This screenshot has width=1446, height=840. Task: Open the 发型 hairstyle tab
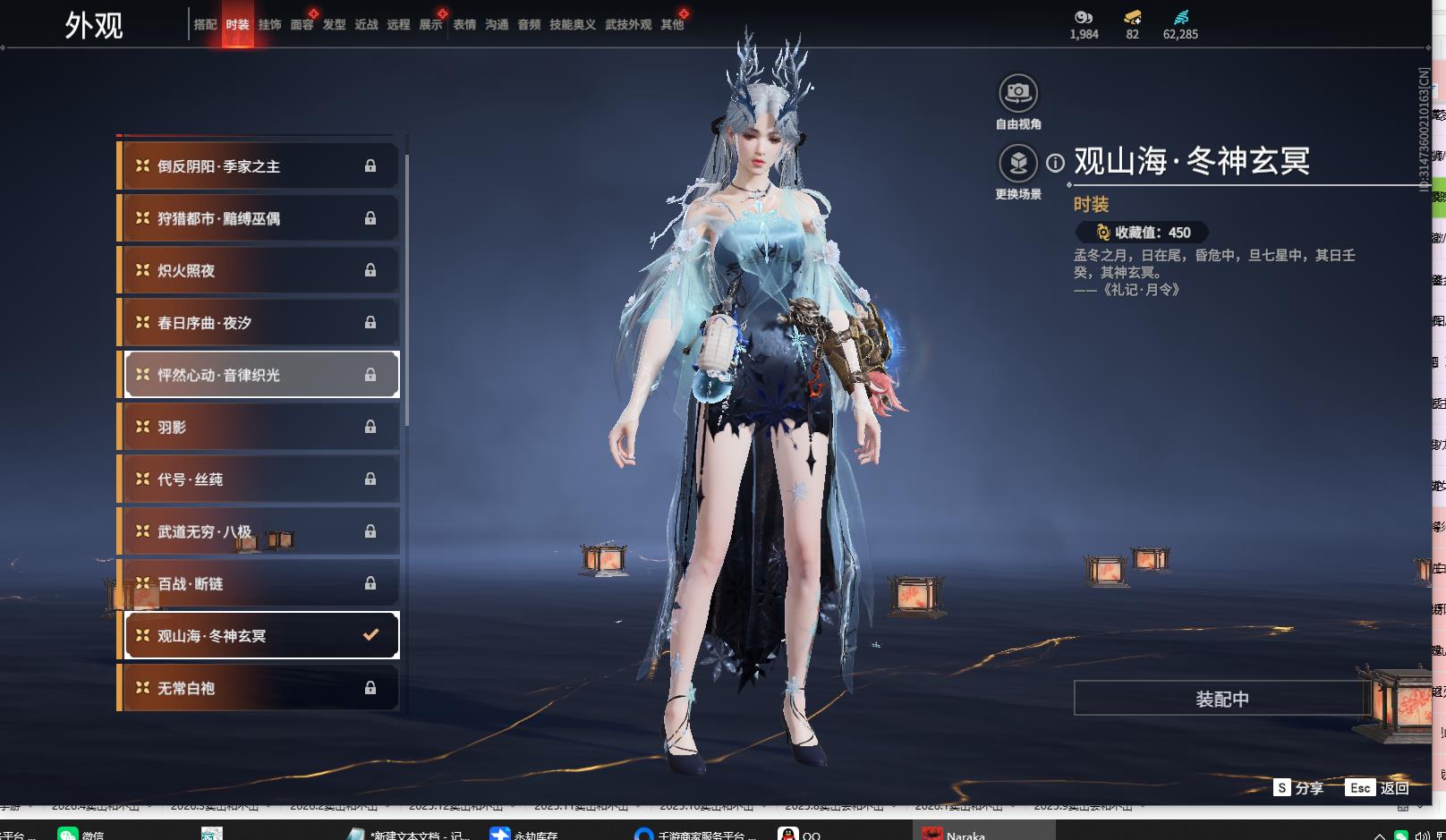334,24
